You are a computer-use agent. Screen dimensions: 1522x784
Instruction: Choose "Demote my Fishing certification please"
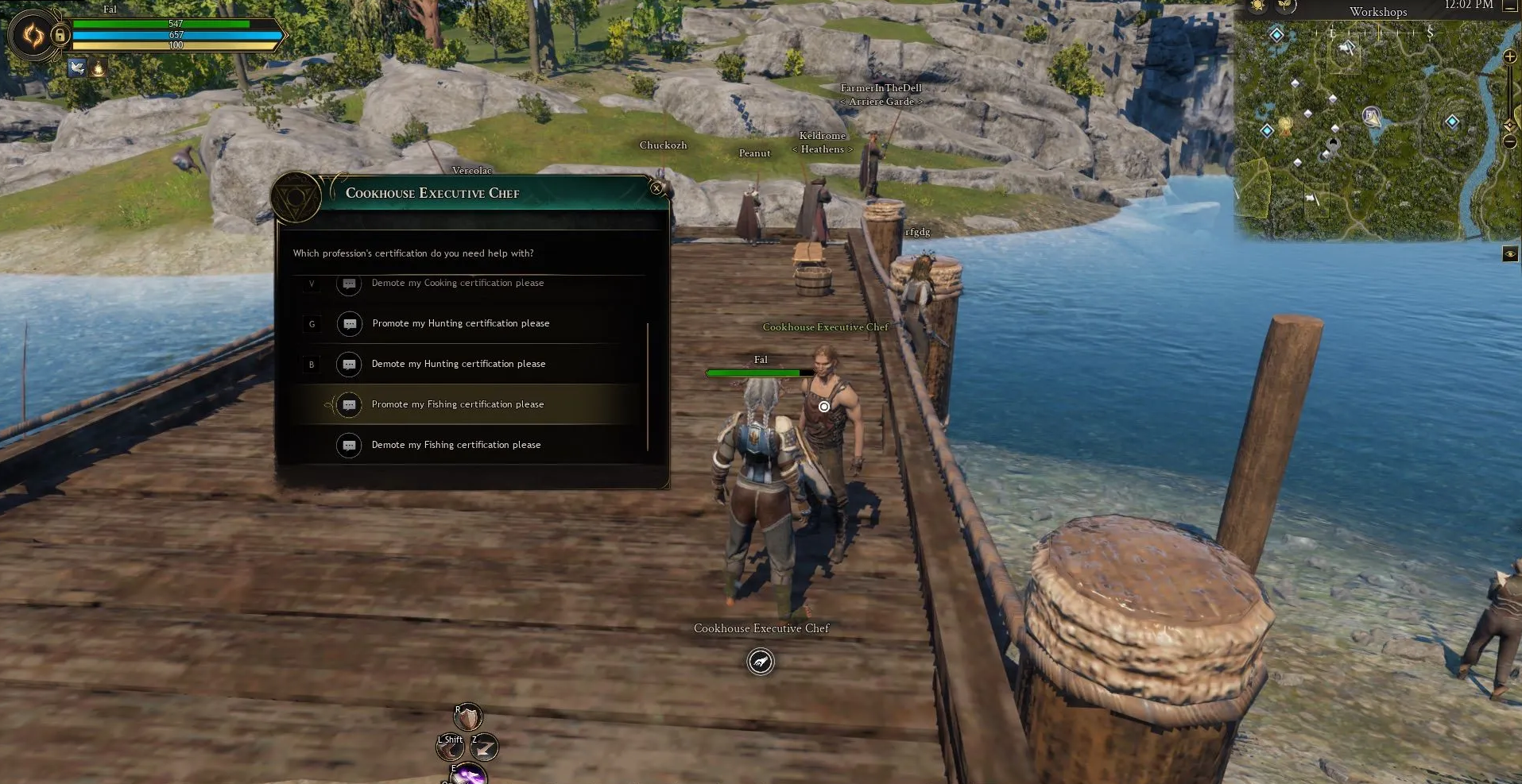pos(456,445)
